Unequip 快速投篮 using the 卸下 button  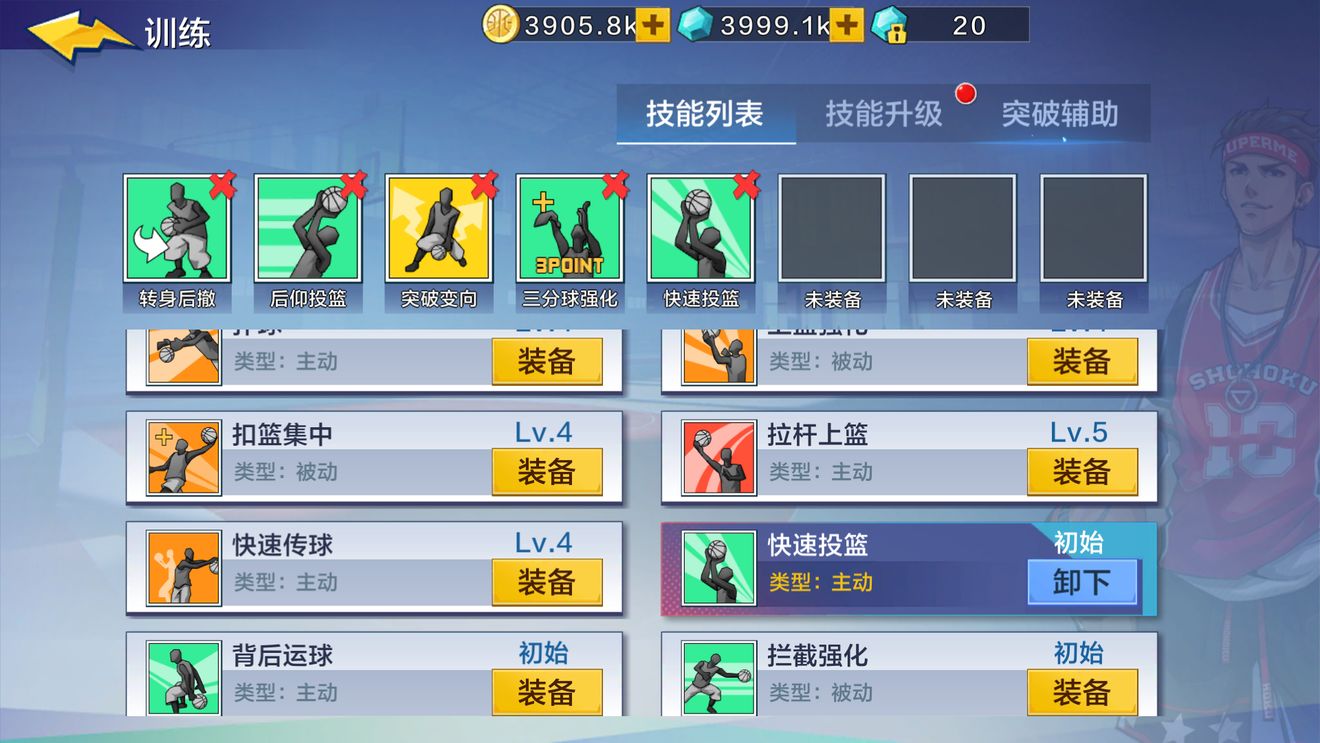pyautogui.click(x=1083, y=581)
